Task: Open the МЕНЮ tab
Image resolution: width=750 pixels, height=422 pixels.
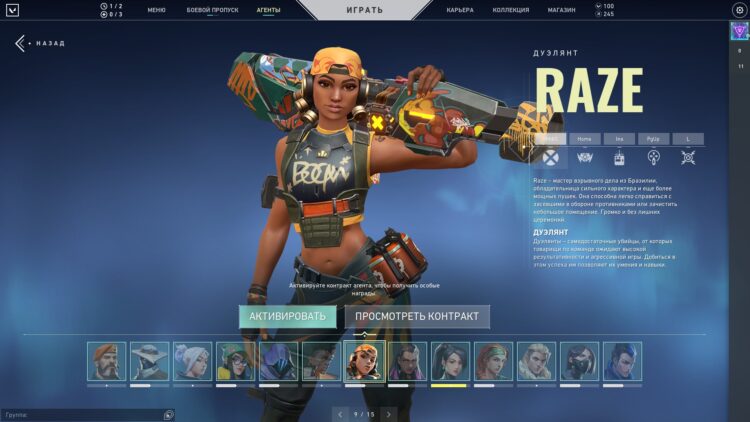Action: 156,9
